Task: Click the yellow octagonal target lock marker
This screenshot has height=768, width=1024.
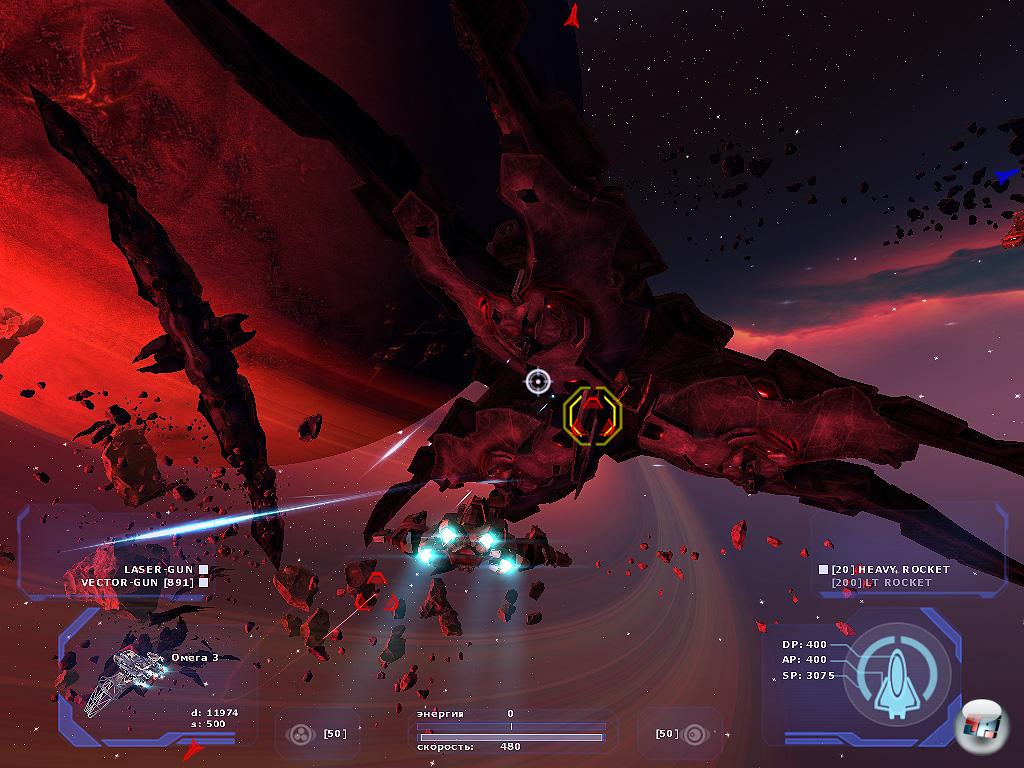Action: (592, 413)
